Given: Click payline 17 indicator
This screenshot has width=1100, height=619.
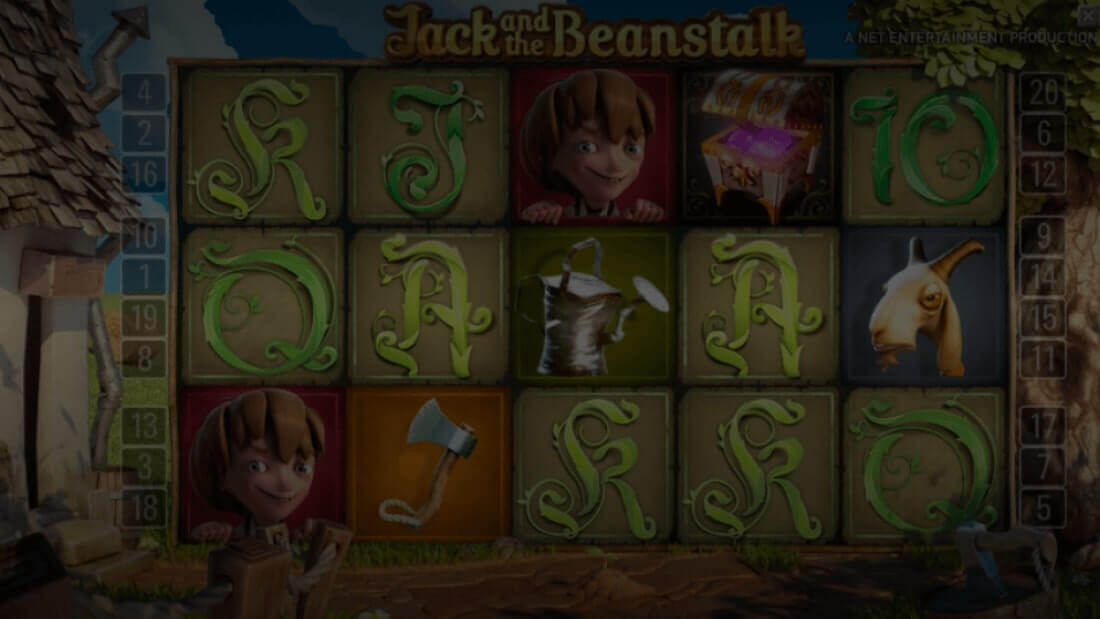Looking at the screenshot, I should click(1043, 425).
